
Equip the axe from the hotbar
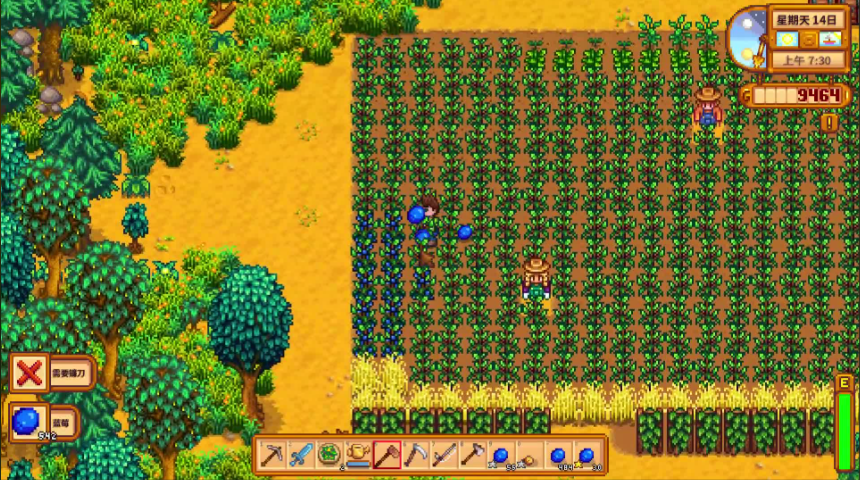472,455
